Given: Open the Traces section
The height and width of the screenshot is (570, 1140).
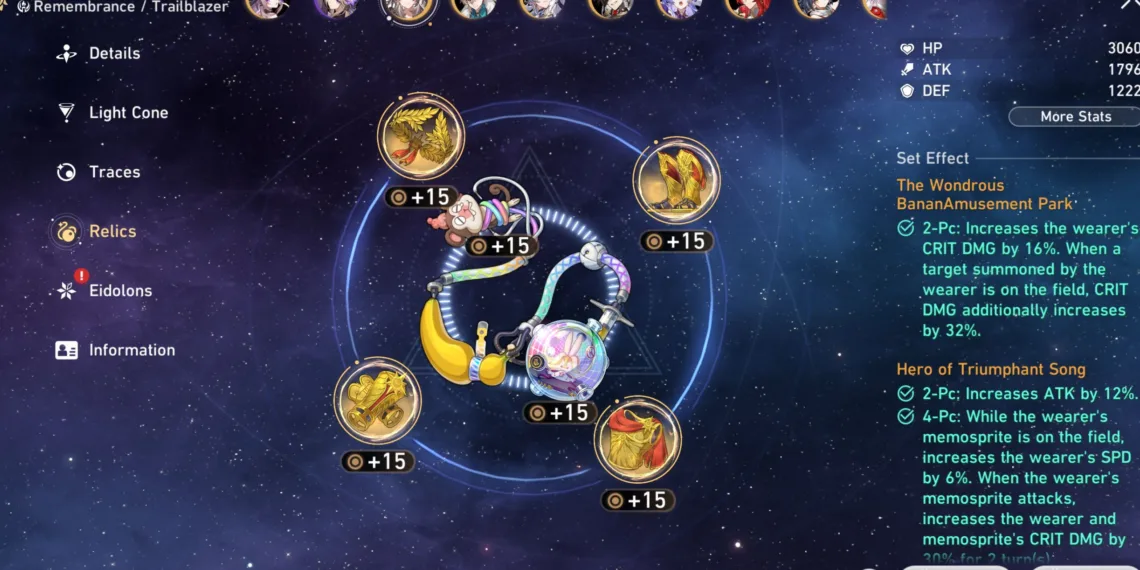Looking at the screenshot, I should point(113,172).
